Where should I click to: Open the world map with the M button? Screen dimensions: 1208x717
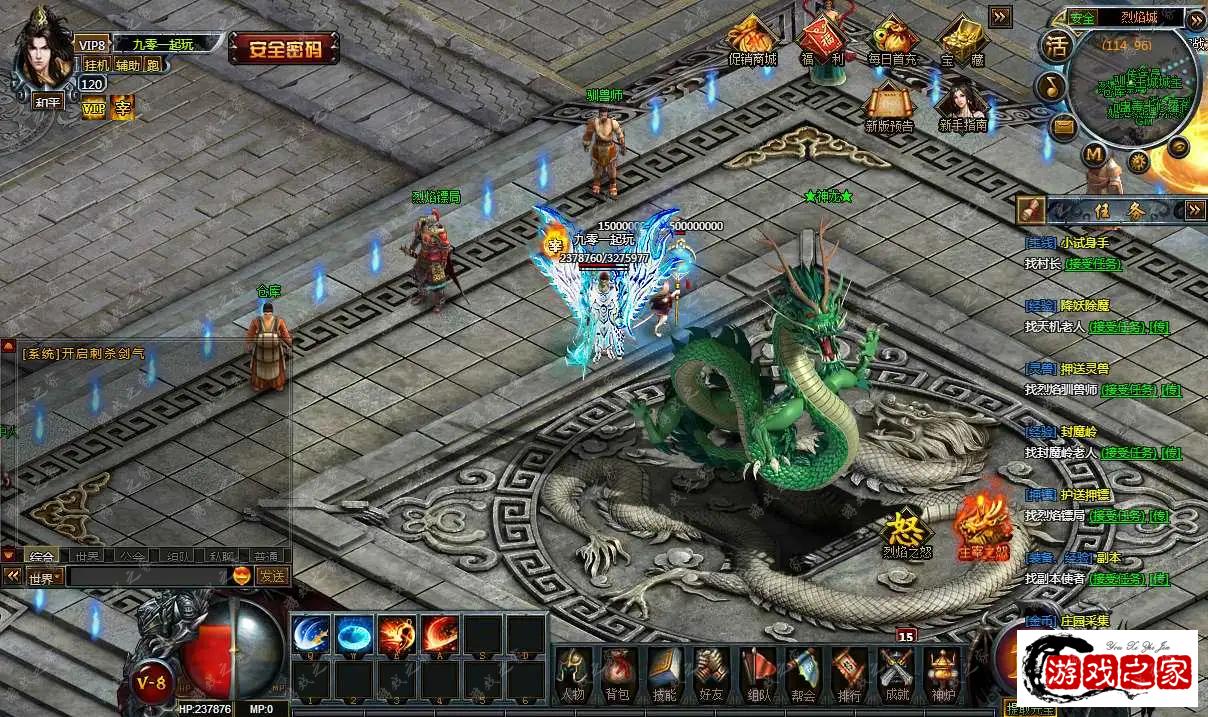pyautogui.click(x=1094, y=154)
